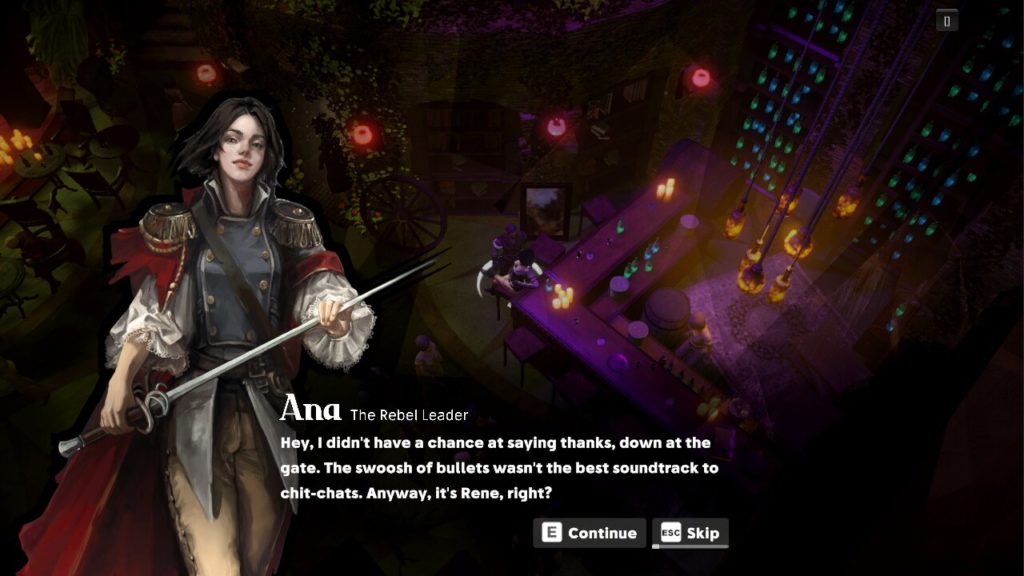The width and height of the screenshot is (1024, 576).
Task: Skip the conversation with Ana
Action: 690,533
